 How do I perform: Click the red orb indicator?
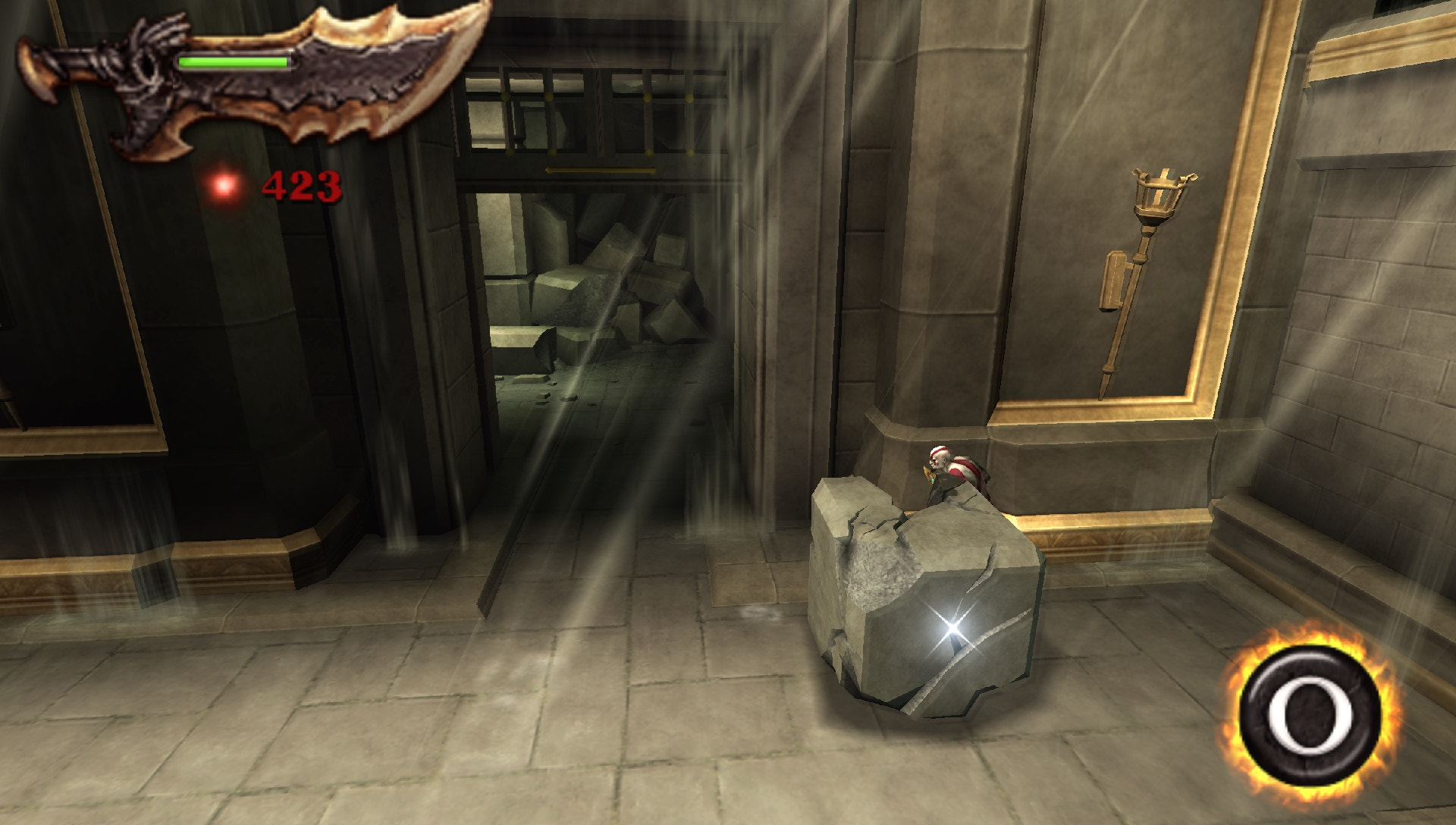point(223,184)
